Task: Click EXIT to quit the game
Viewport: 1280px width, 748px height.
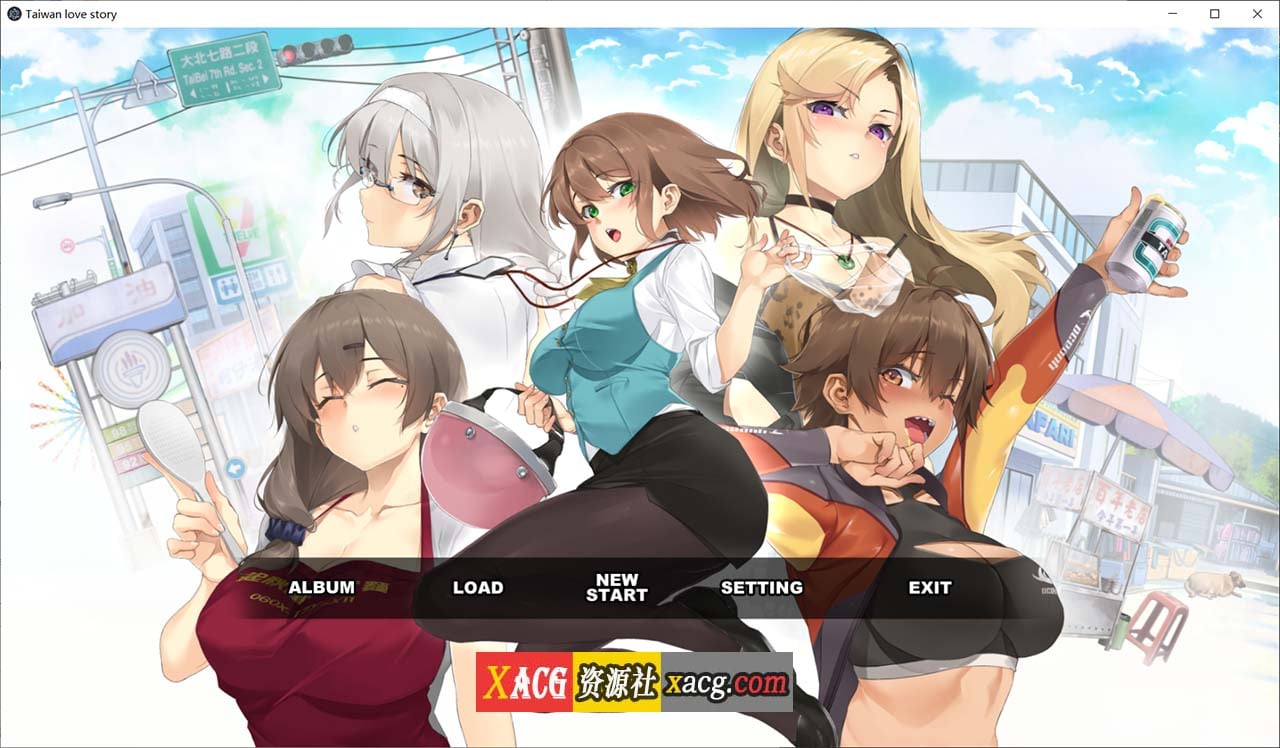Action: [929, 588]
